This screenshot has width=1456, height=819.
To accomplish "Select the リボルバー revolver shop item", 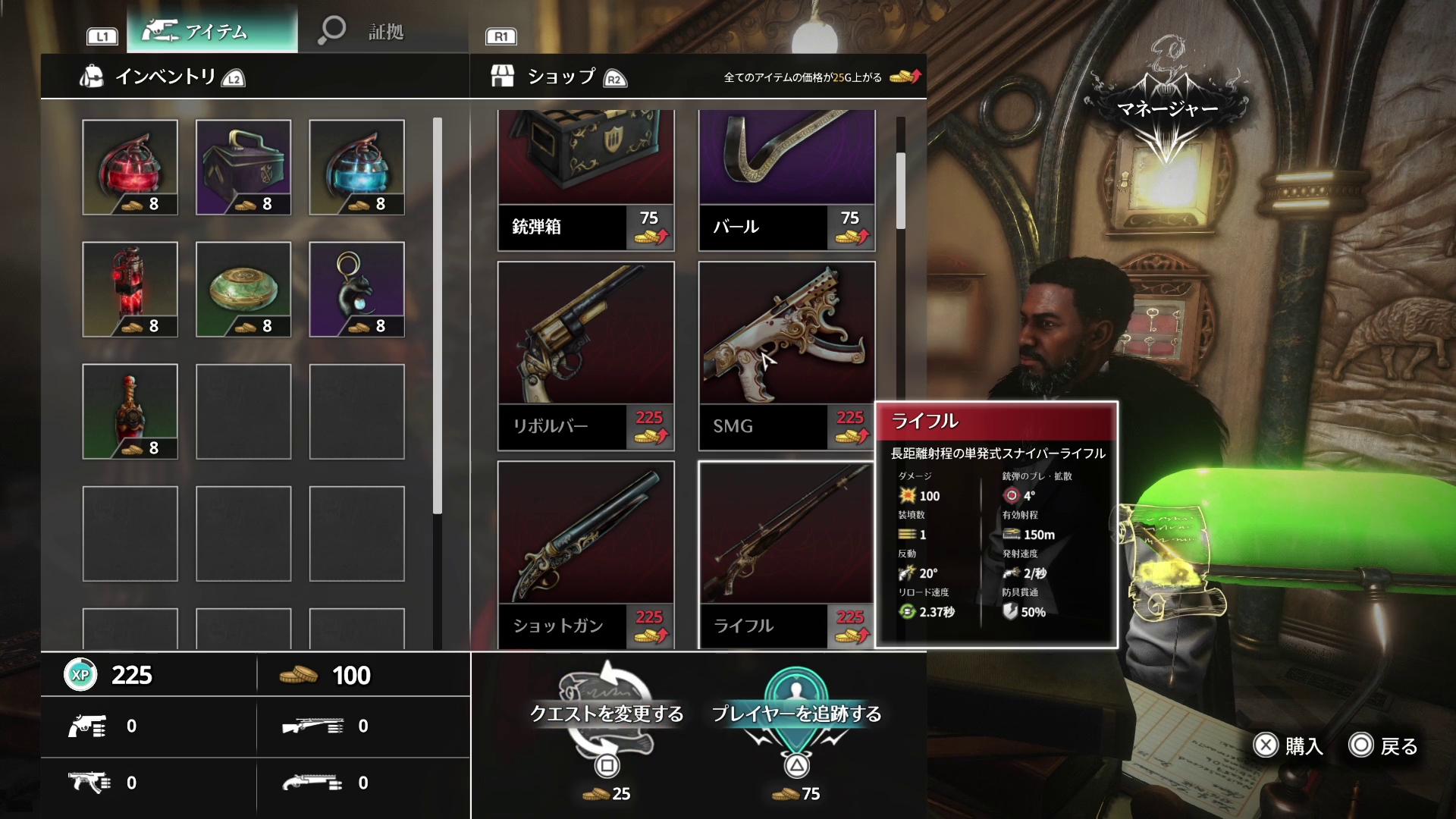I will click(x=585, y=355).
